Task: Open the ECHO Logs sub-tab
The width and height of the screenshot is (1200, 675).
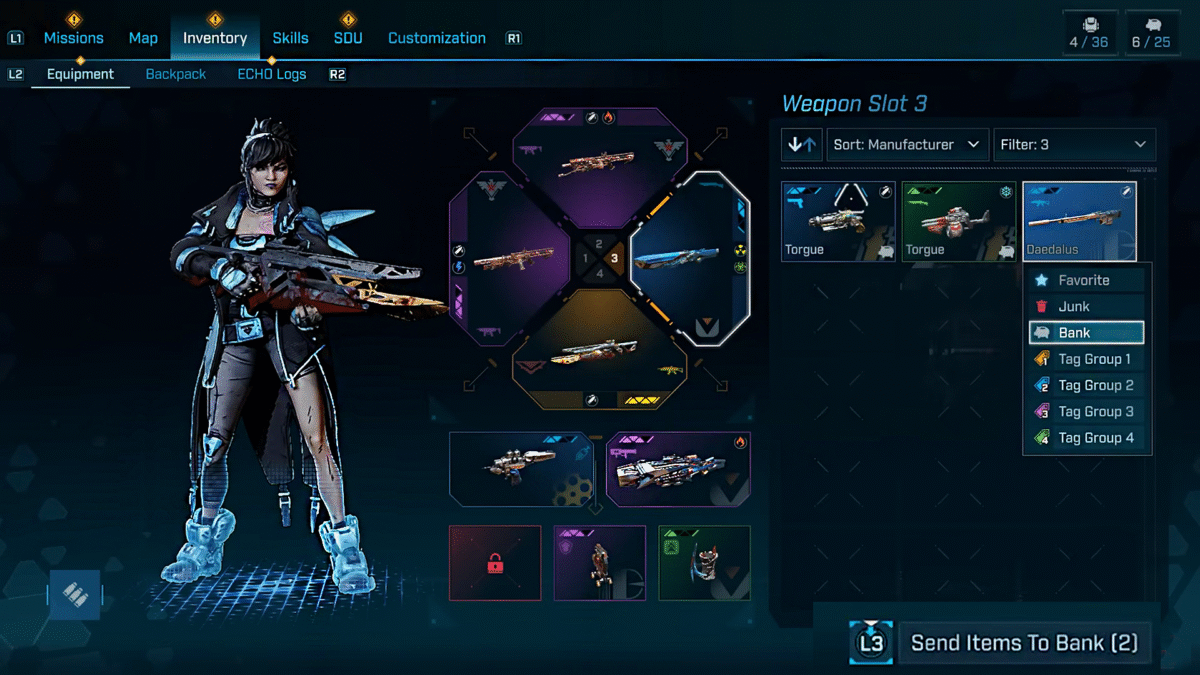Action: pyautogui.click(x=271, y=74)
